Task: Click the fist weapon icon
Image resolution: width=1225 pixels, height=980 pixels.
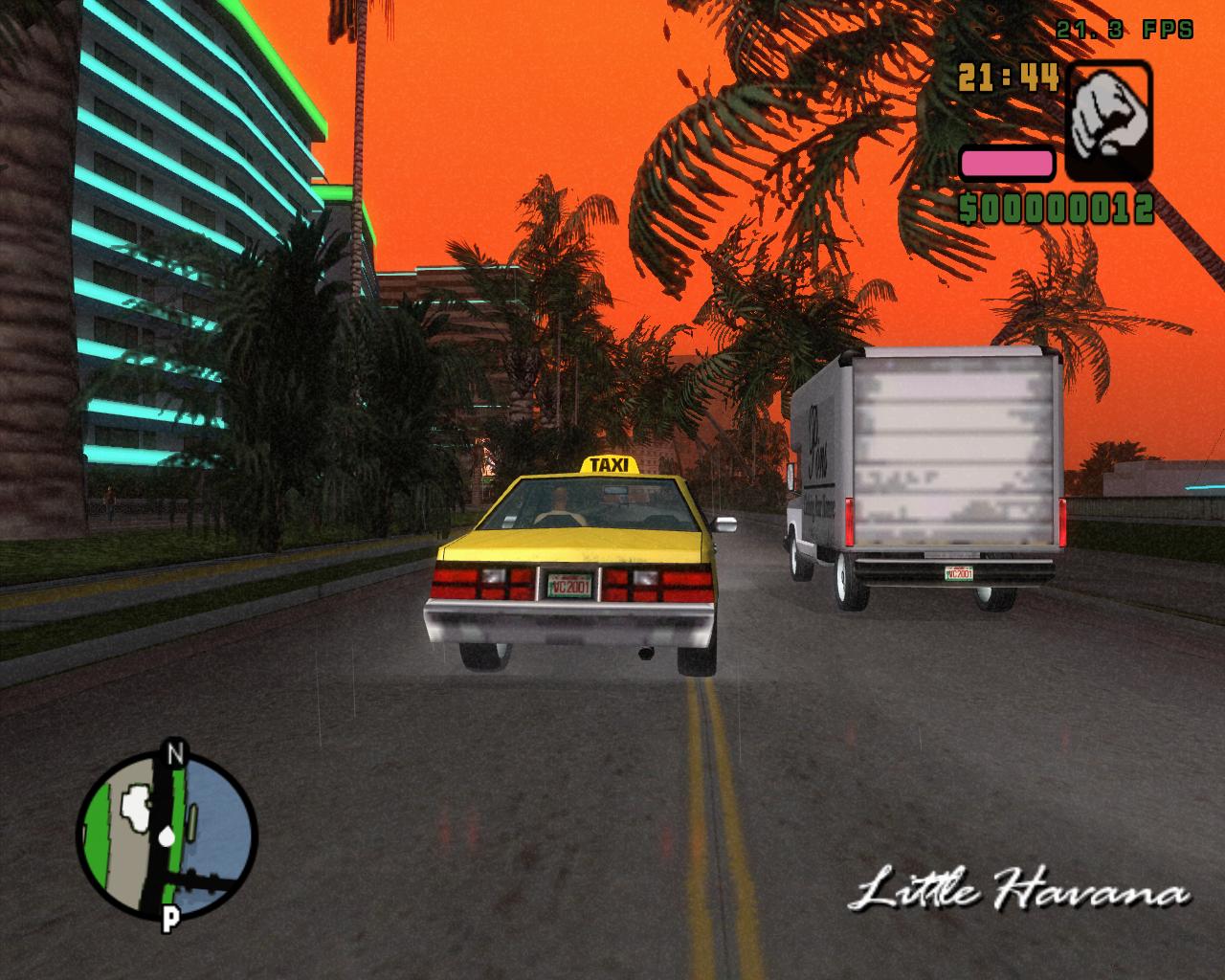Action: [1109, 121]
